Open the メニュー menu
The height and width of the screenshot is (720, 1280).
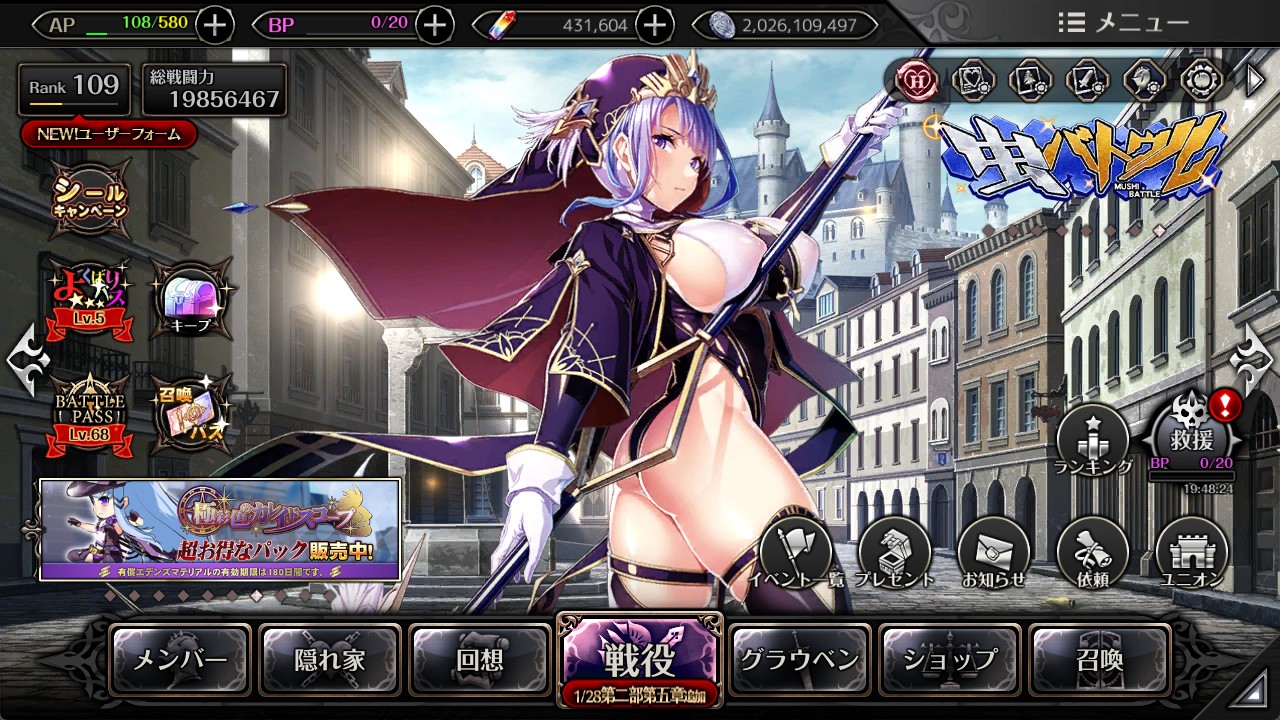[x=1123, y=23]
